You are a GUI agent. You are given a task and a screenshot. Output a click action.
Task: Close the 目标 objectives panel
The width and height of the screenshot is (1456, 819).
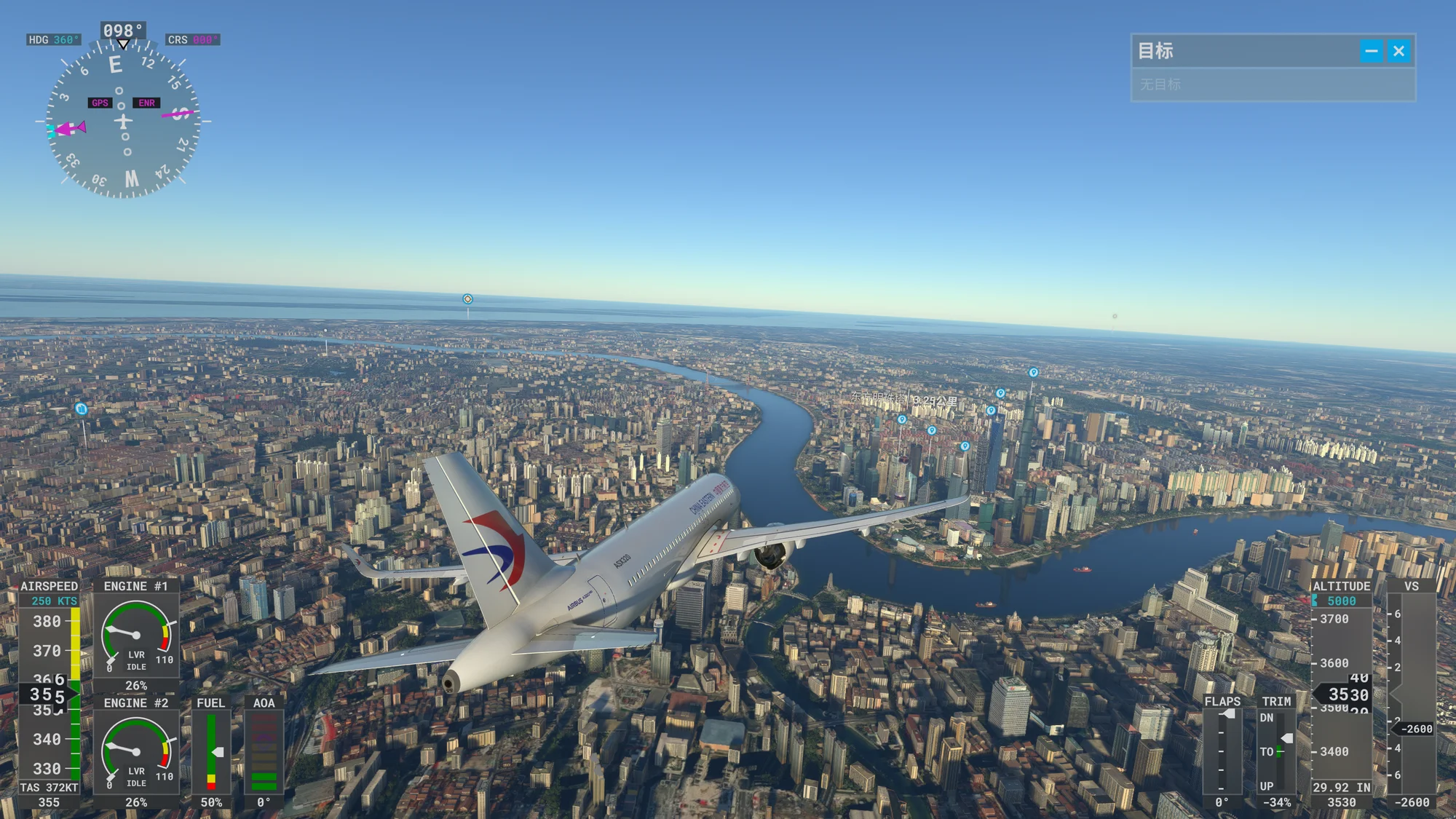[1398, 51]
